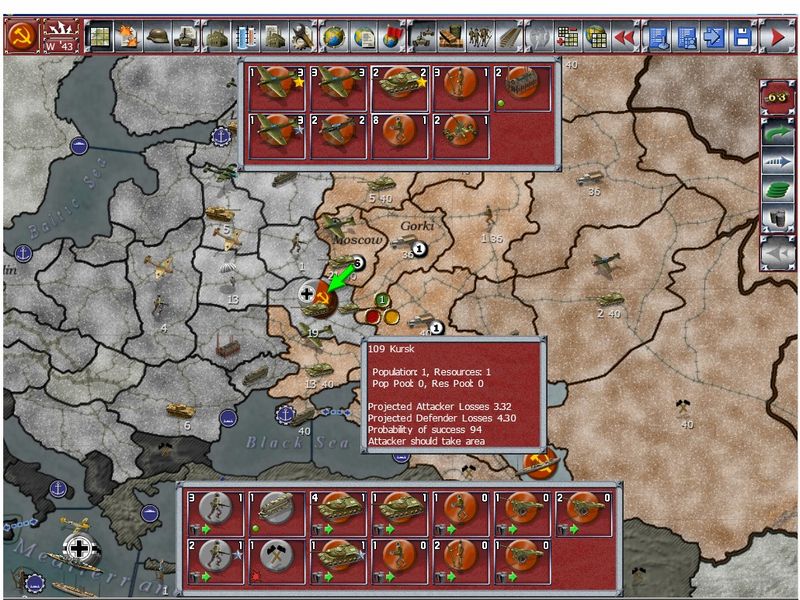Click the red double-arrow rewind button

[625, 38]
